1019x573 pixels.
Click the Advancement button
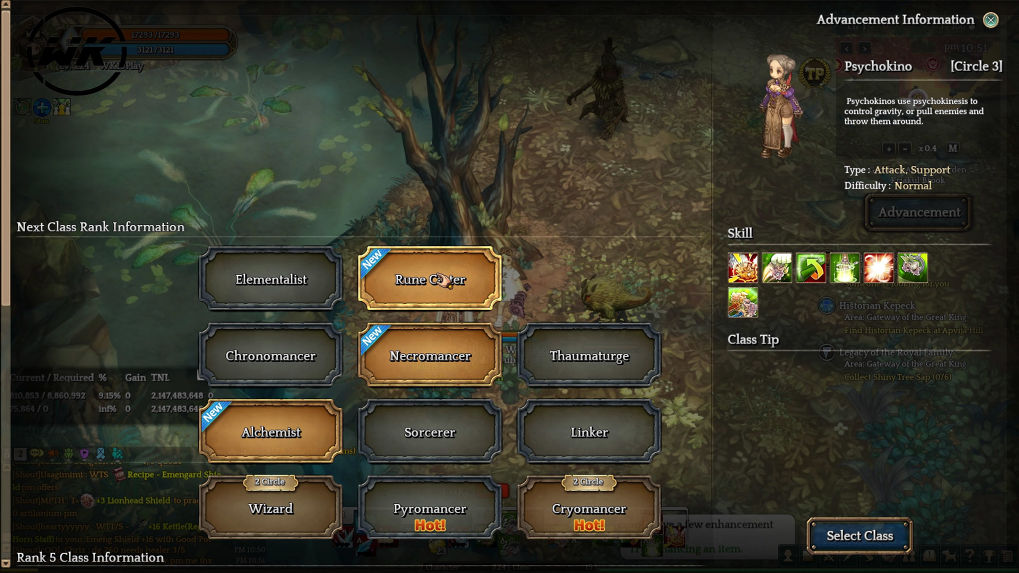click(x=918, y=212)
